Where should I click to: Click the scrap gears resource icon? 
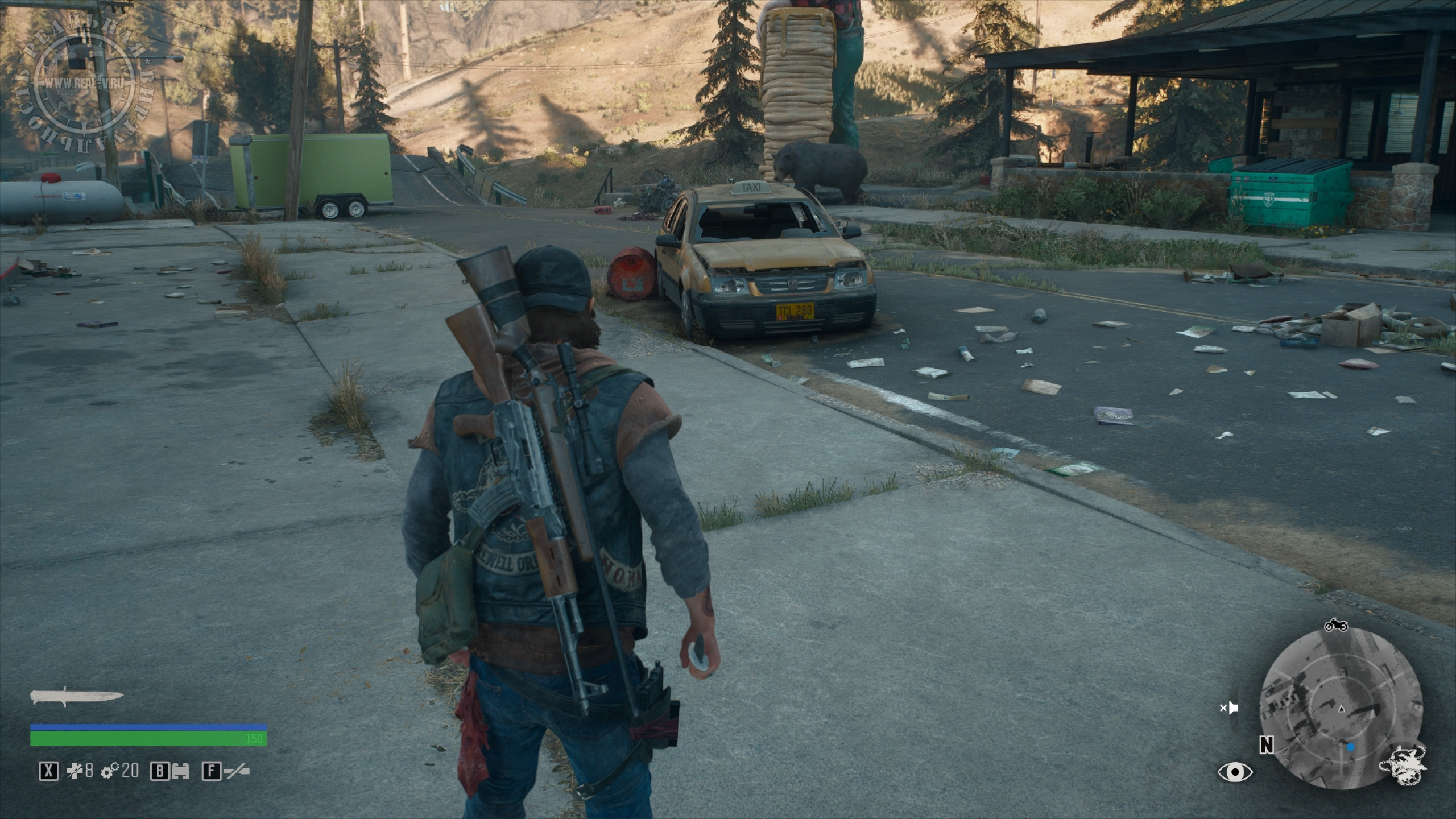pyautogui.click(x=109, y=771)
